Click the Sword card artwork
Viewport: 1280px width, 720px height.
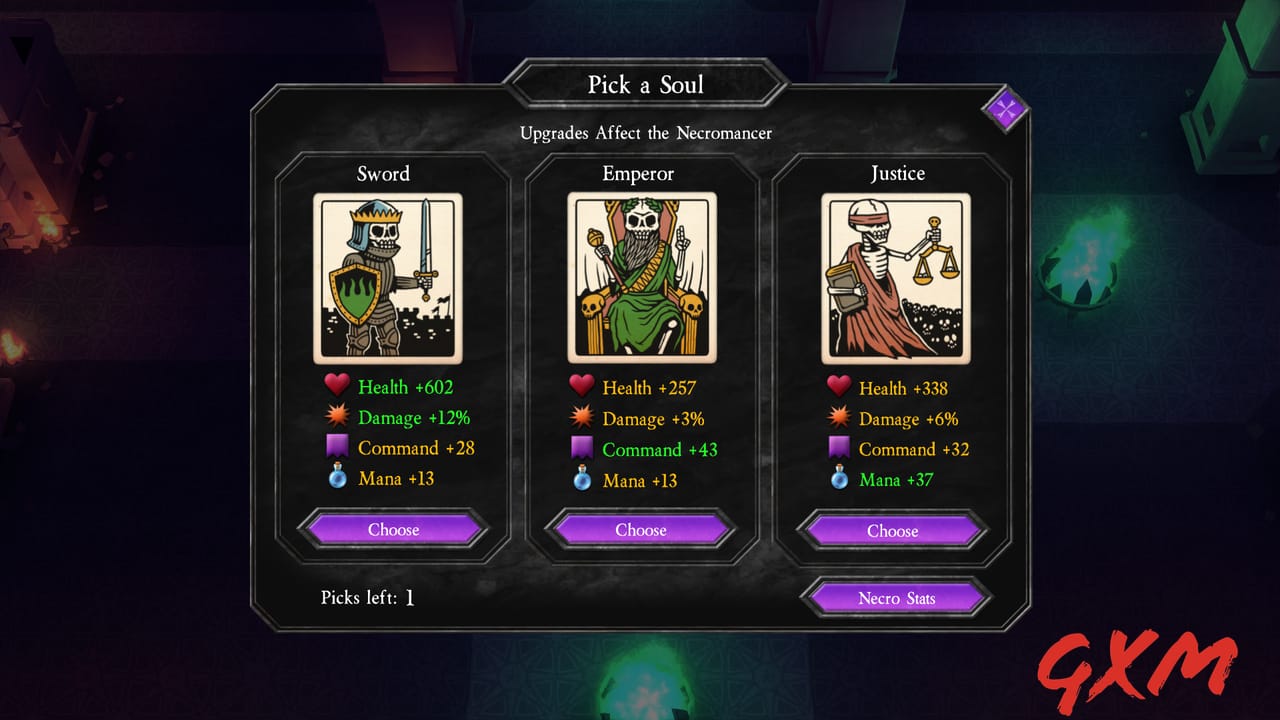coord(390,276)
